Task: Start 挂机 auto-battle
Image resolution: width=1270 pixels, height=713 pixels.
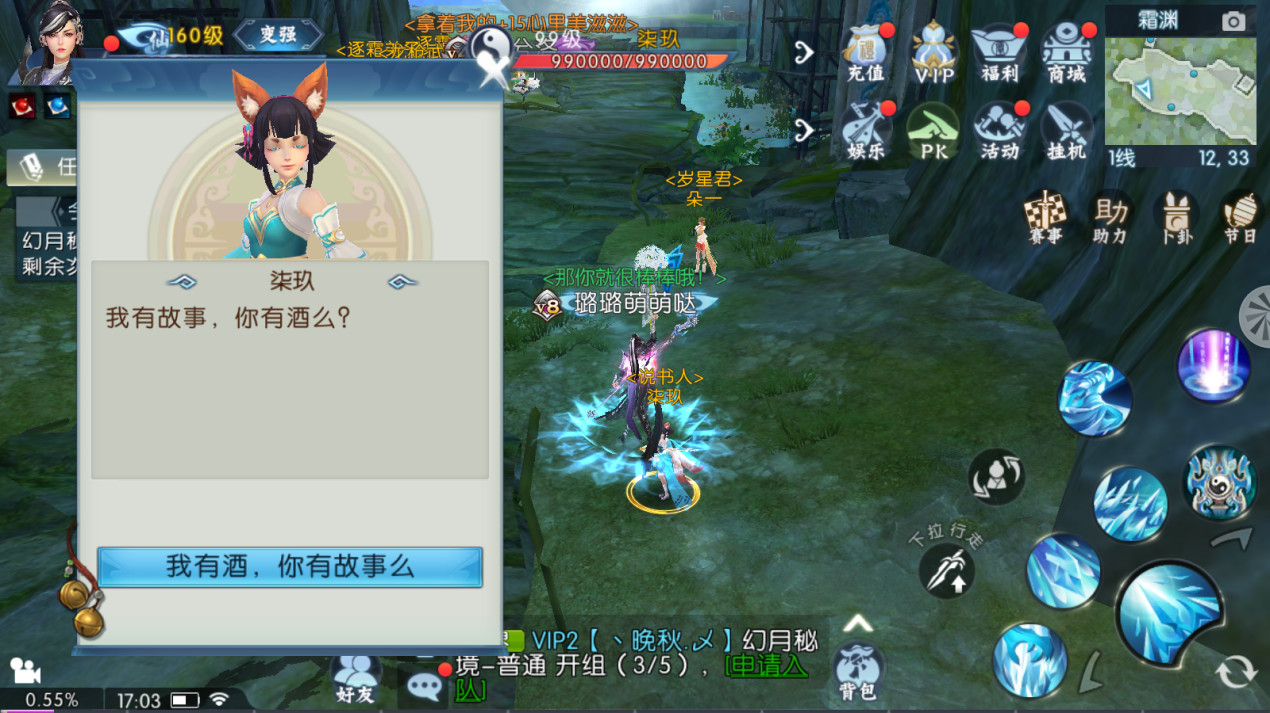Action: [1066, 131]
